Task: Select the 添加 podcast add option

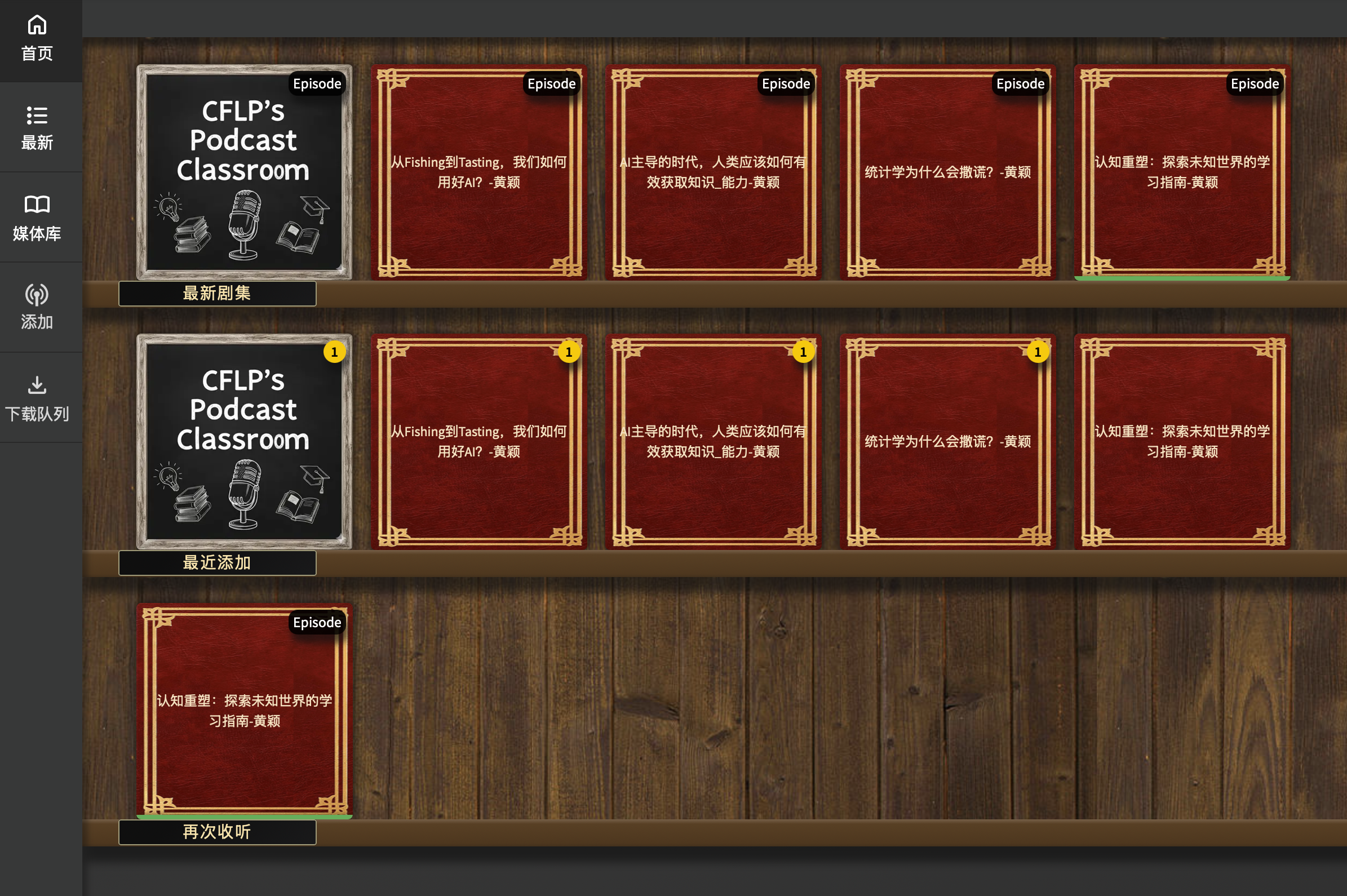Action: click(37, 308)
